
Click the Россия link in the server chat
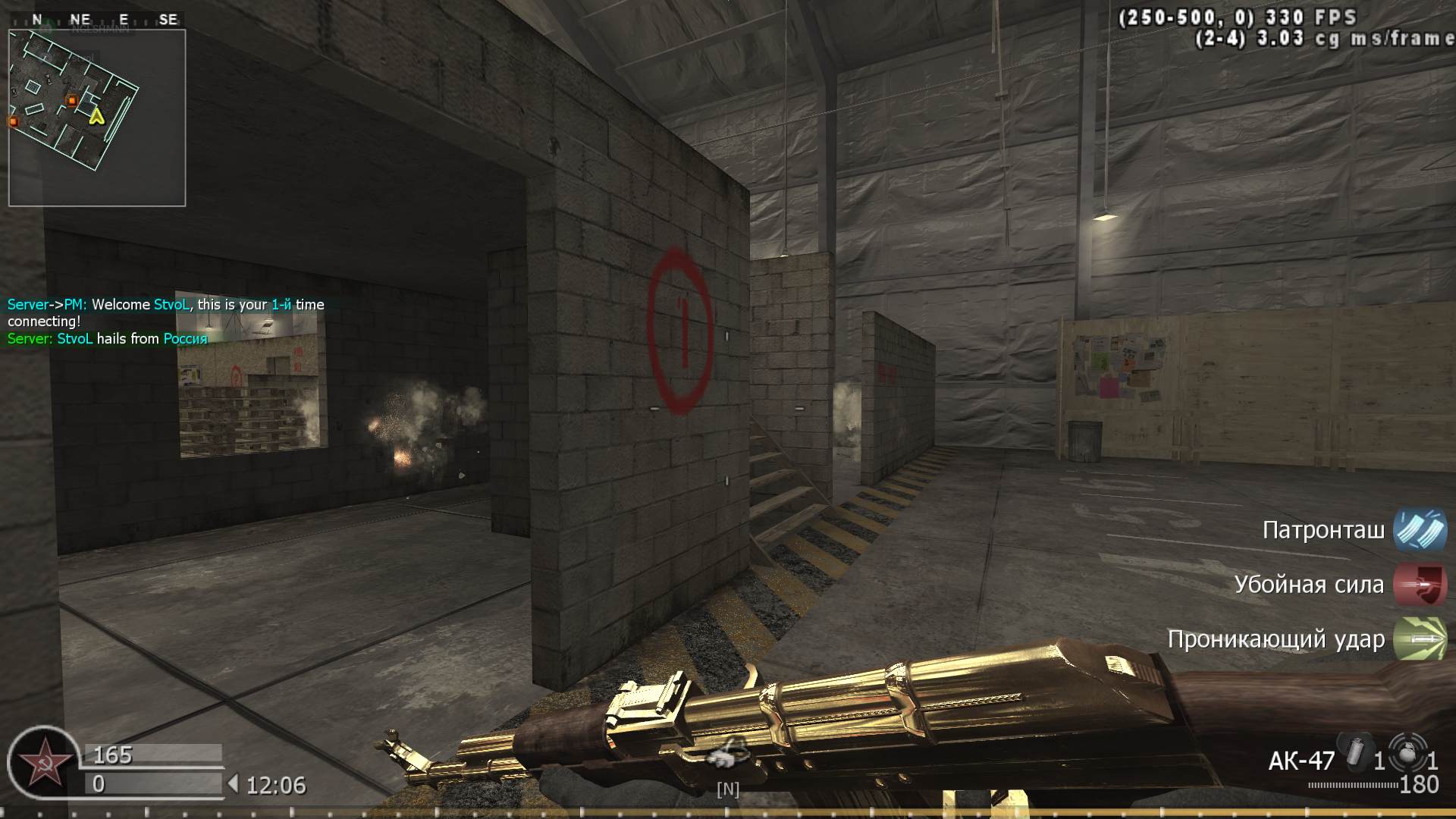click(184, 339)
